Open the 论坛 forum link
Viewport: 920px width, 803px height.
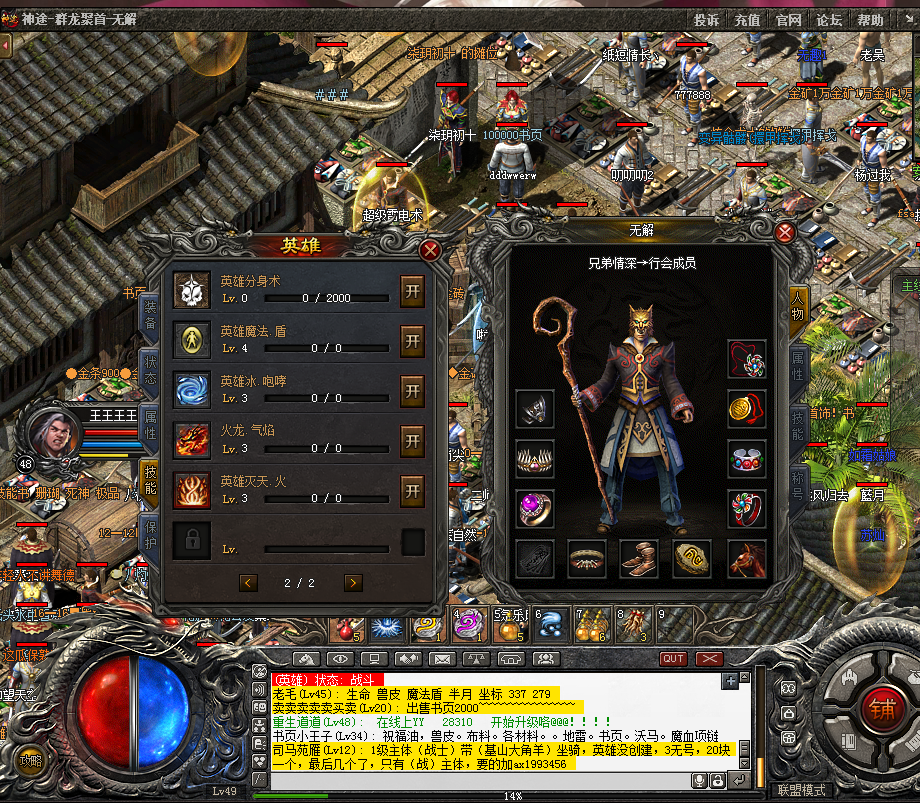coord(829,20)
